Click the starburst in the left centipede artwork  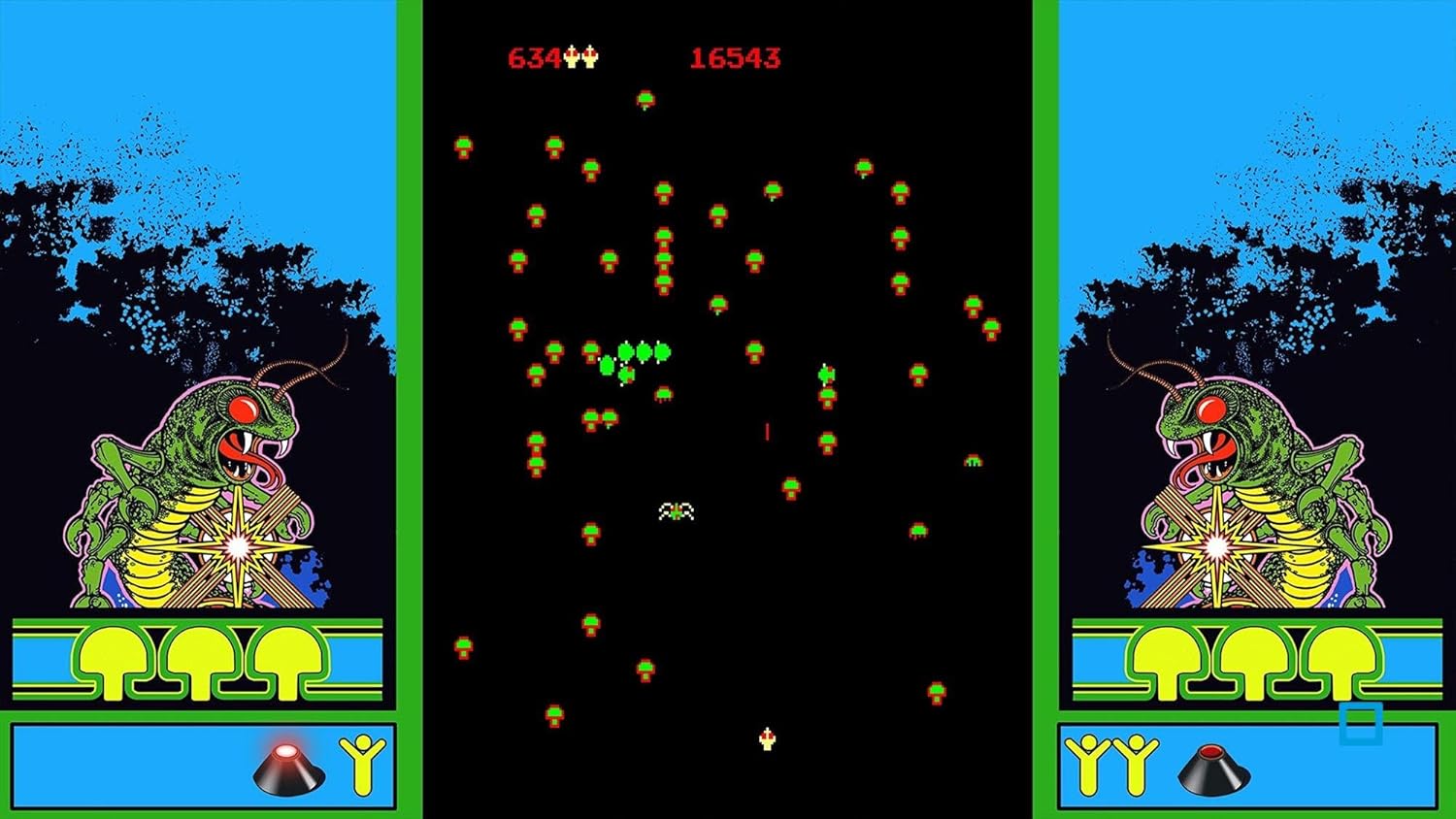click(x=236, y=546)
